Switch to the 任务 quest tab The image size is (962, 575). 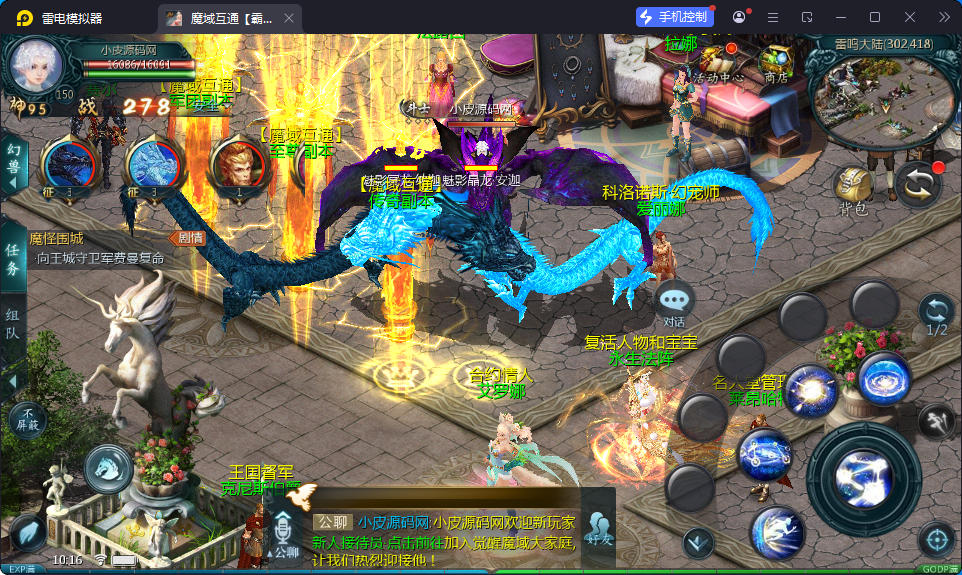(13, 258)
